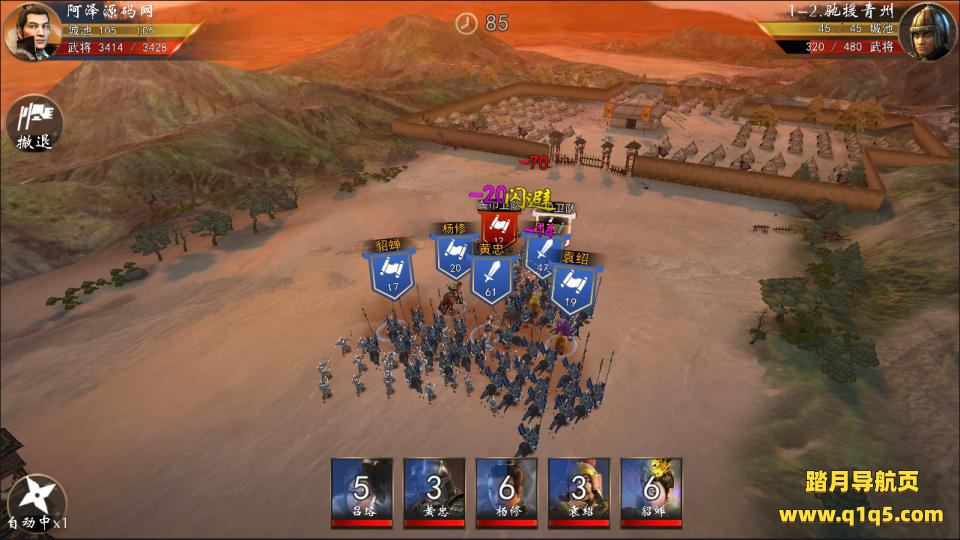Viewport: 960px width, 540px height.
Task: Select the 袁绍 unit banner on battlefield
Action: [572, 283]
